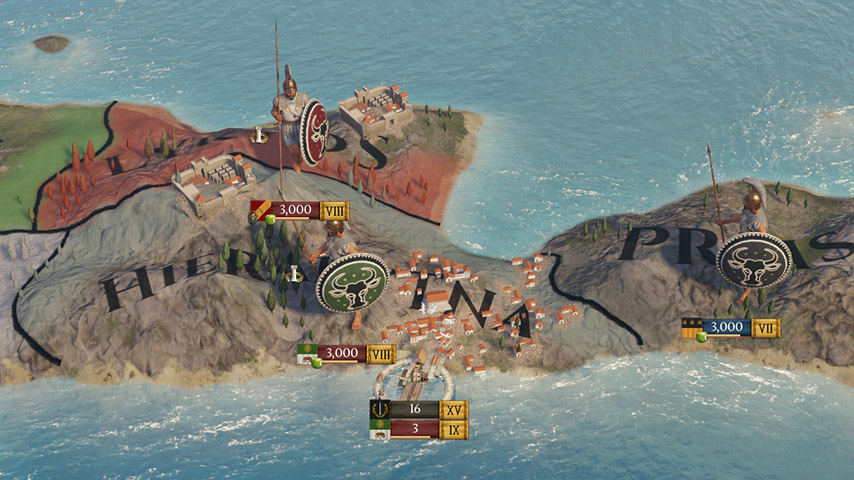Select the red army banner numbered VIII

point(298,210)
